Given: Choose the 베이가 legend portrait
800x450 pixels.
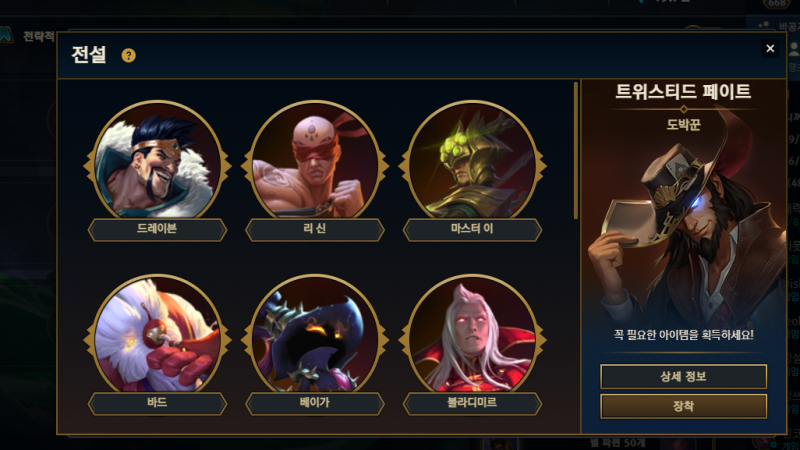Looking at the screenshot, I should tap(315, 336).
